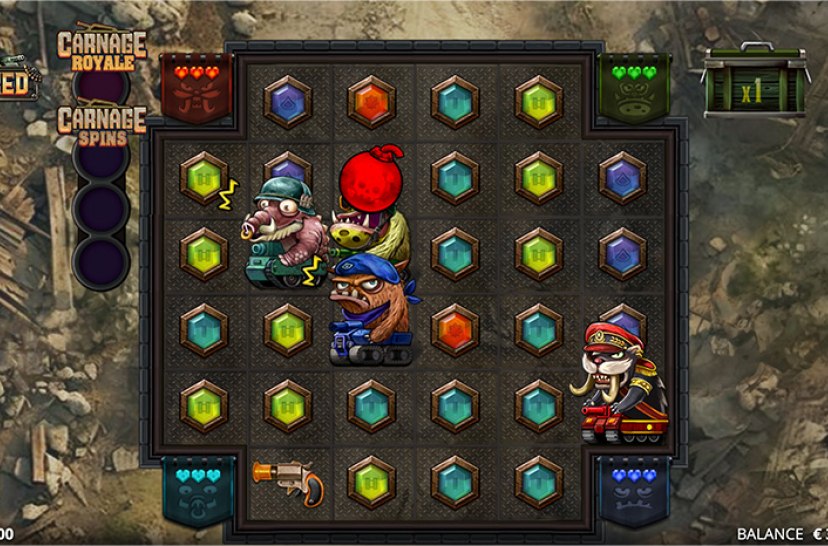This screenshot has width=828, height=546.
Task: Select the green-helmet pig tank unit
Action: (286, 232)
